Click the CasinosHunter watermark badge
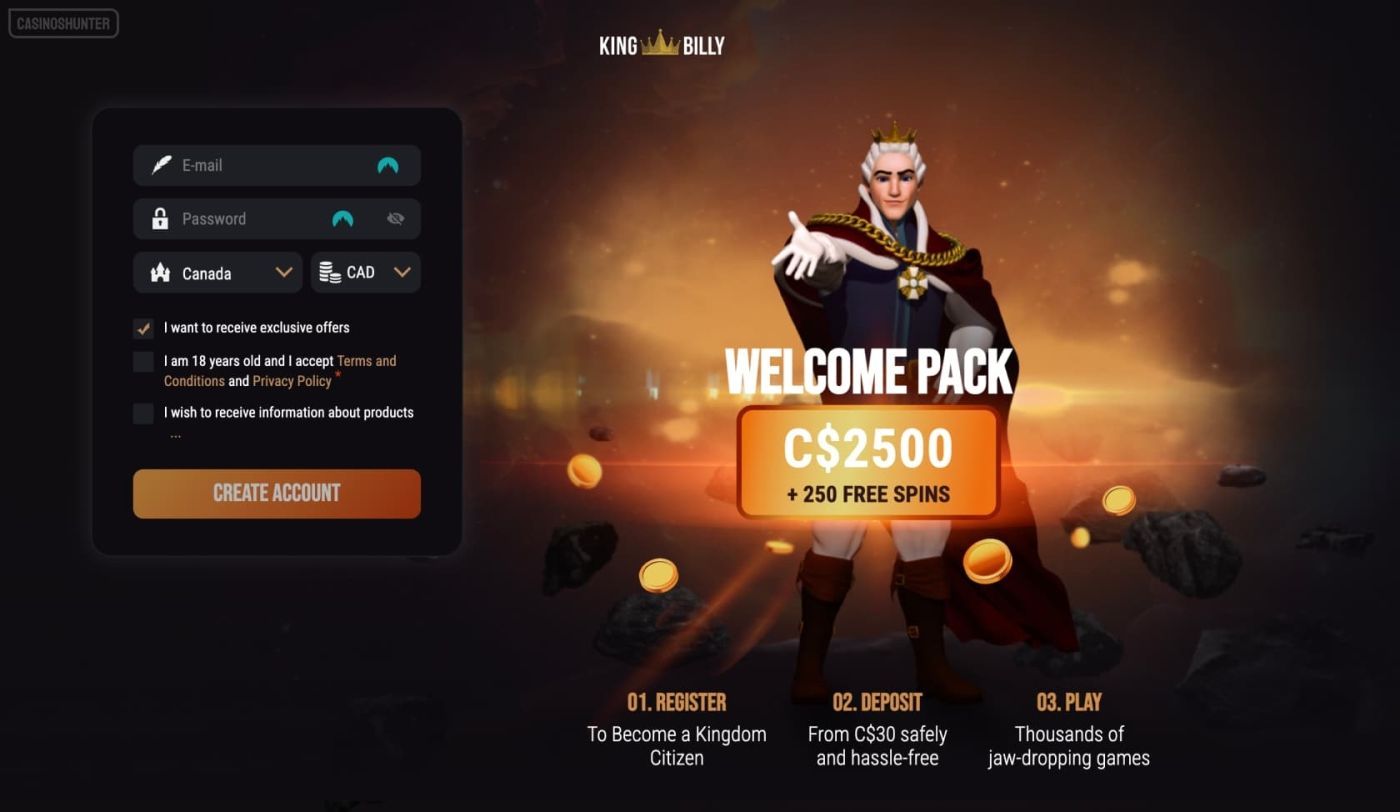The width and height of the screenshot is (1400, 812). [64, 23]
